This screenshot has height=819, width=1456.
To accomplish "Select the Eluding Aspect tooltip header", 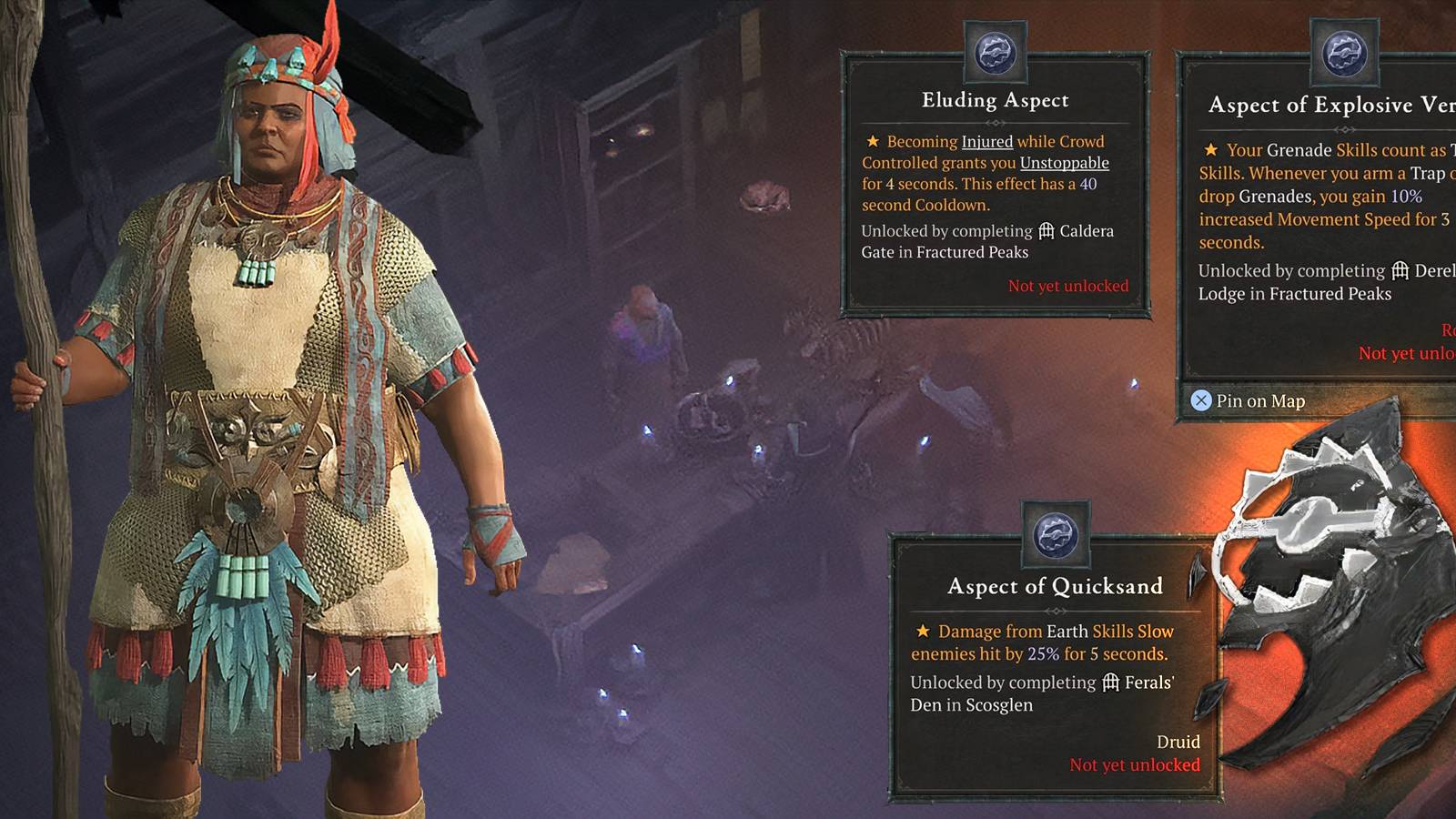I will coord(996,100).
